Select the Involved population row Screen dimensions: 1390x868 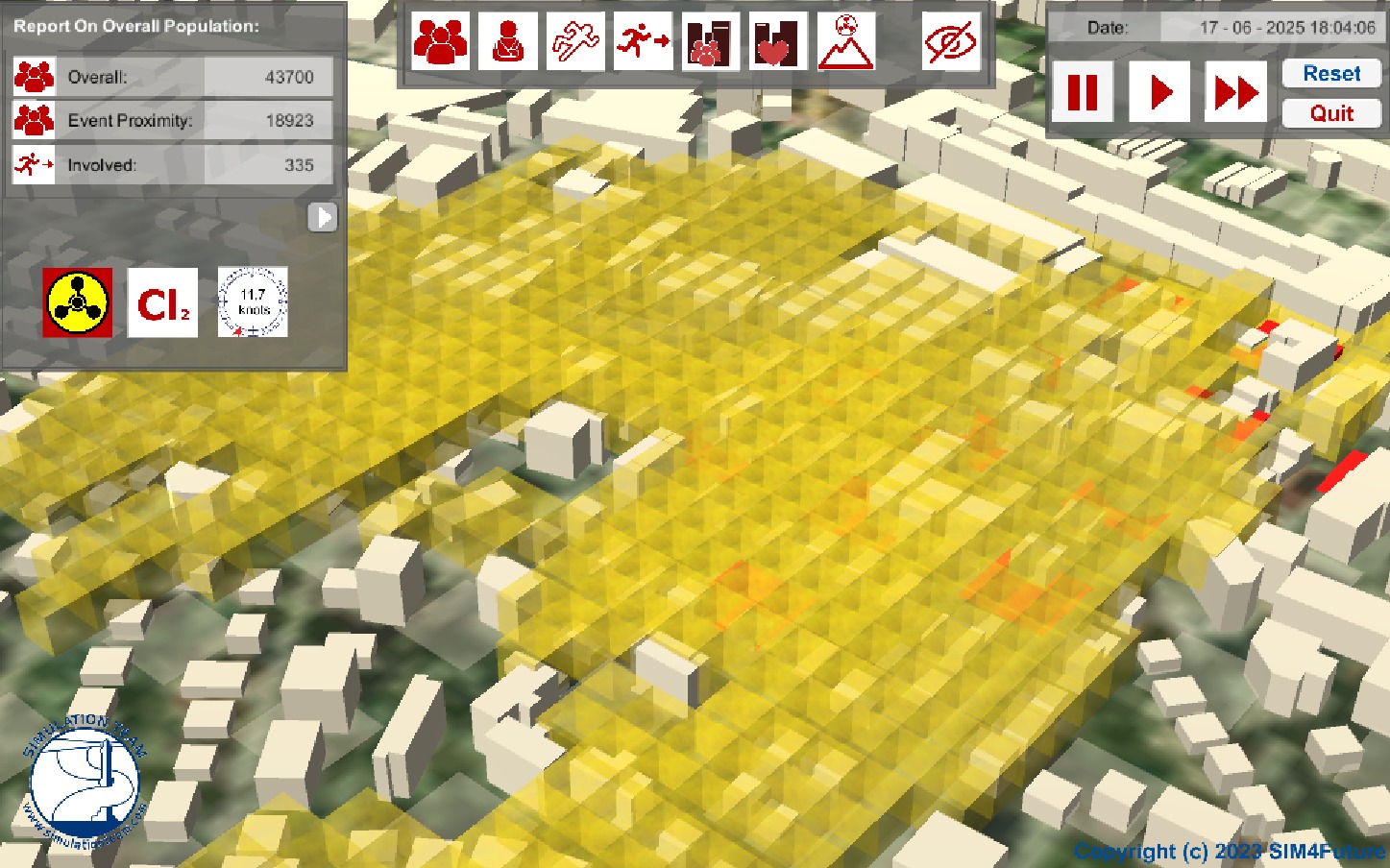(173, 164)
